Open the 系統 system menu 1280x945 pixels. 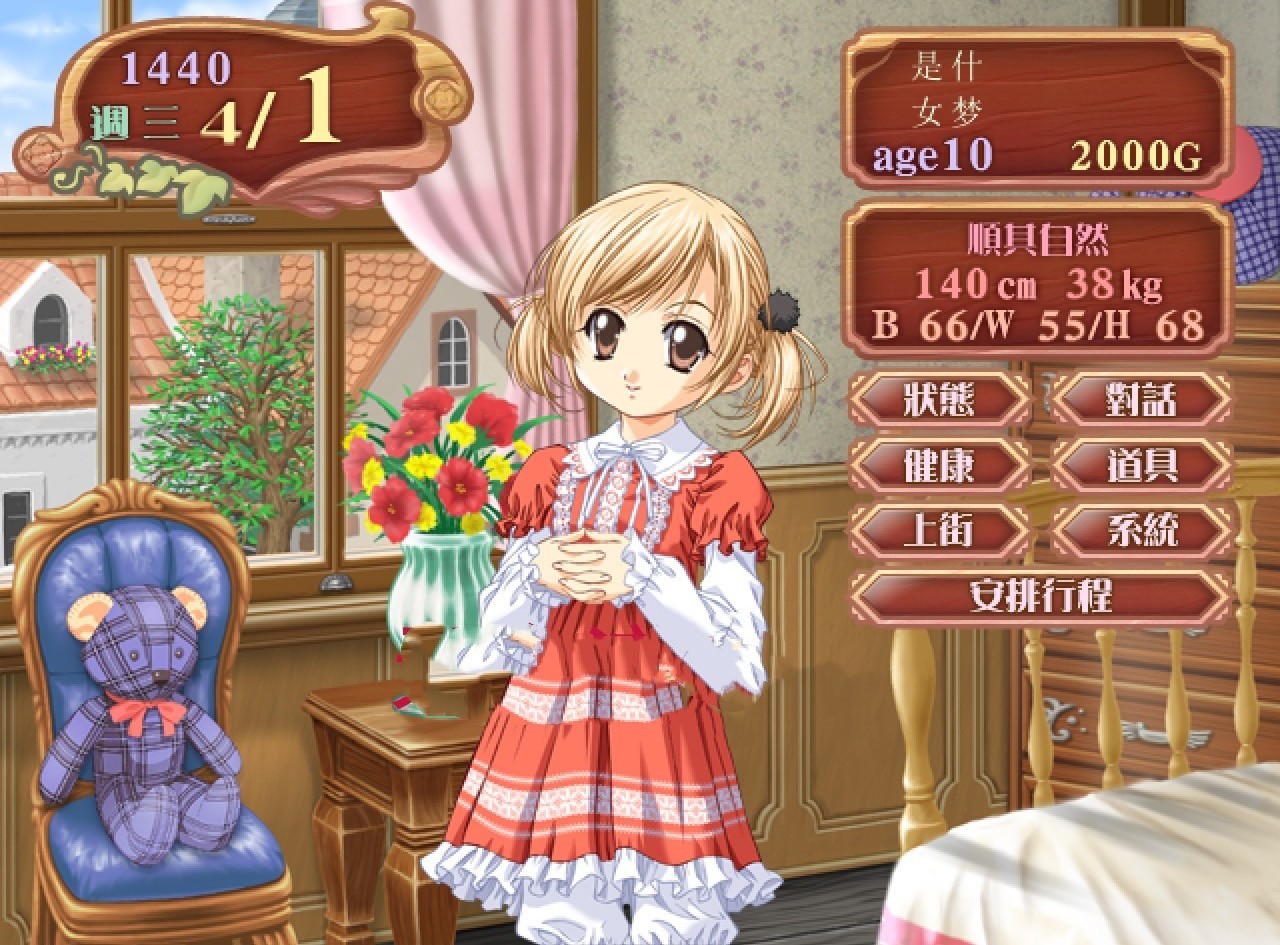[1140, 530]
